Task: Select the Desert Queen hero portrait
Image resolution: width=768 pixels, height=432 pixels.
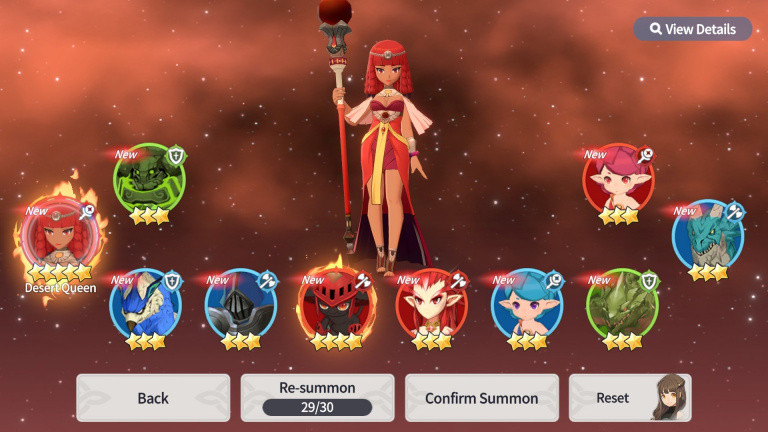Action: [x=60, y=237]
